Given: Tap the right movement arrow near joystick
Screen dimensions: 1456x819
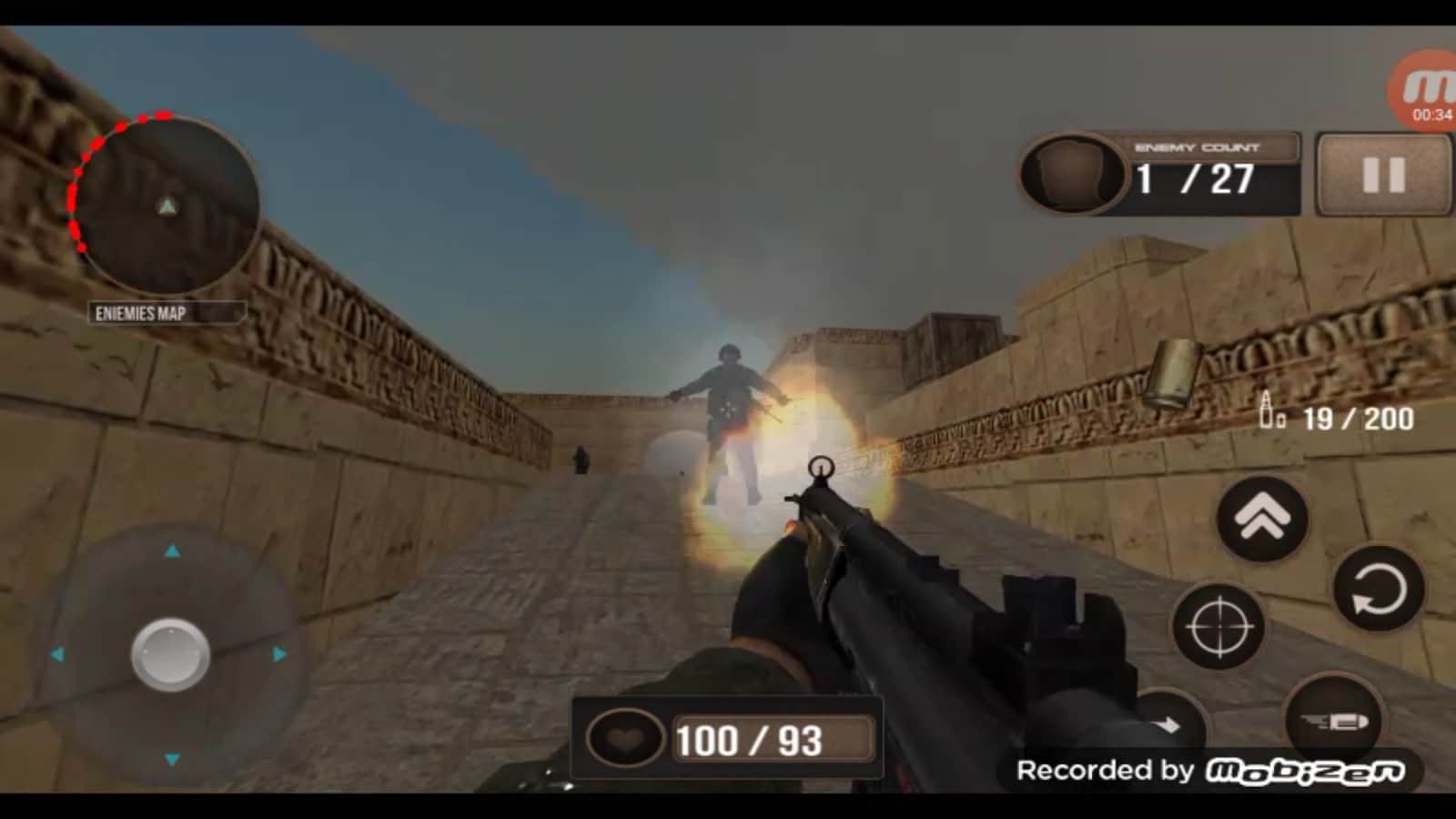Looking at the screenshot, I should coord(276,652).
